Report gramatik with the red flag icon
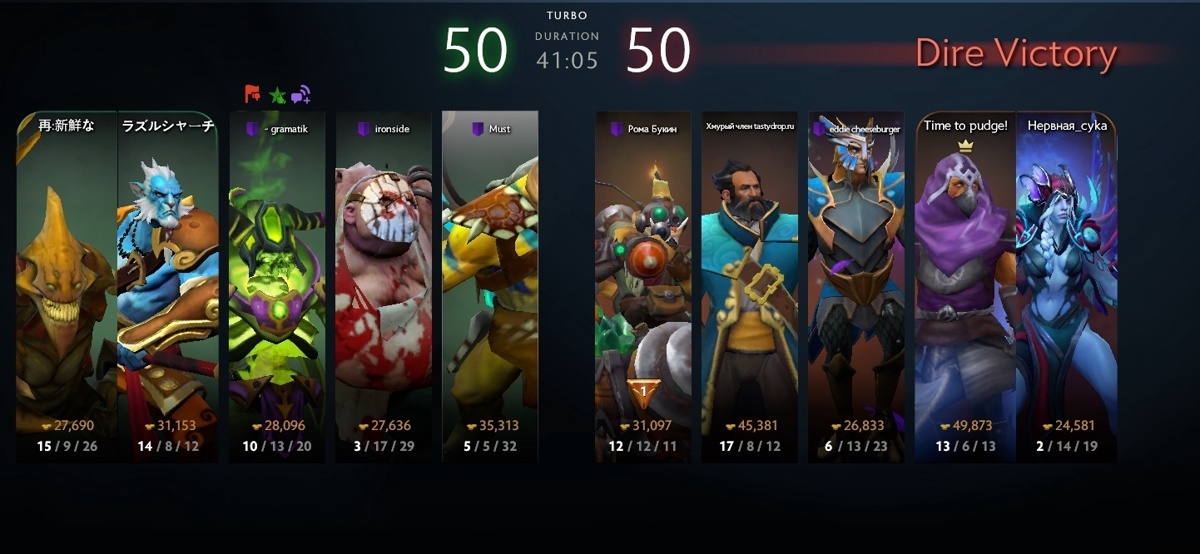 click(253, 95)
